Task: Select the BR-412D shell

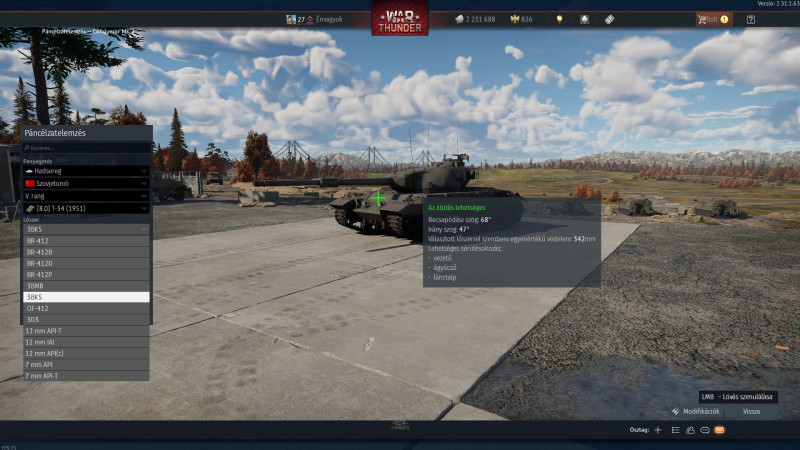Action: coord(86,263)
